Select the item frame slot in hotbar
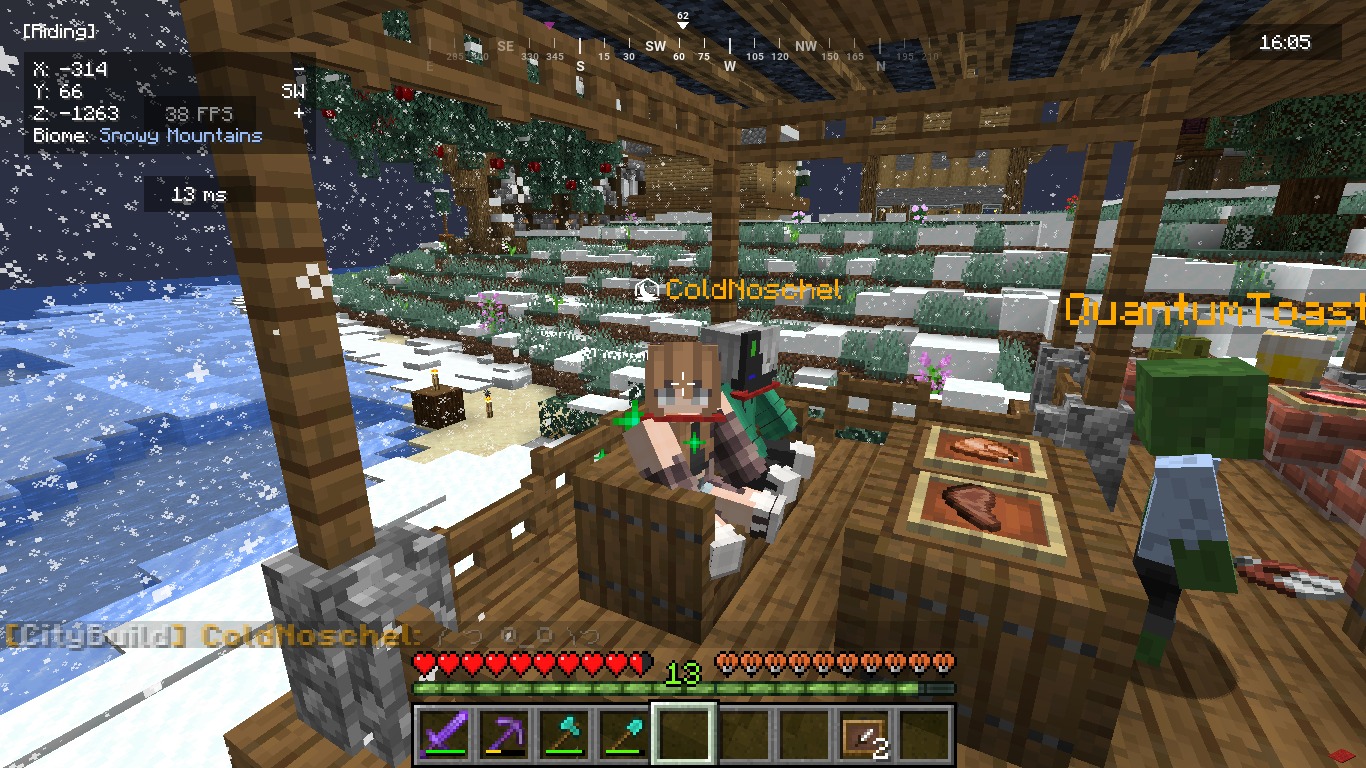The height and width of the screenshot is (768, 1366). pos(864,735)
